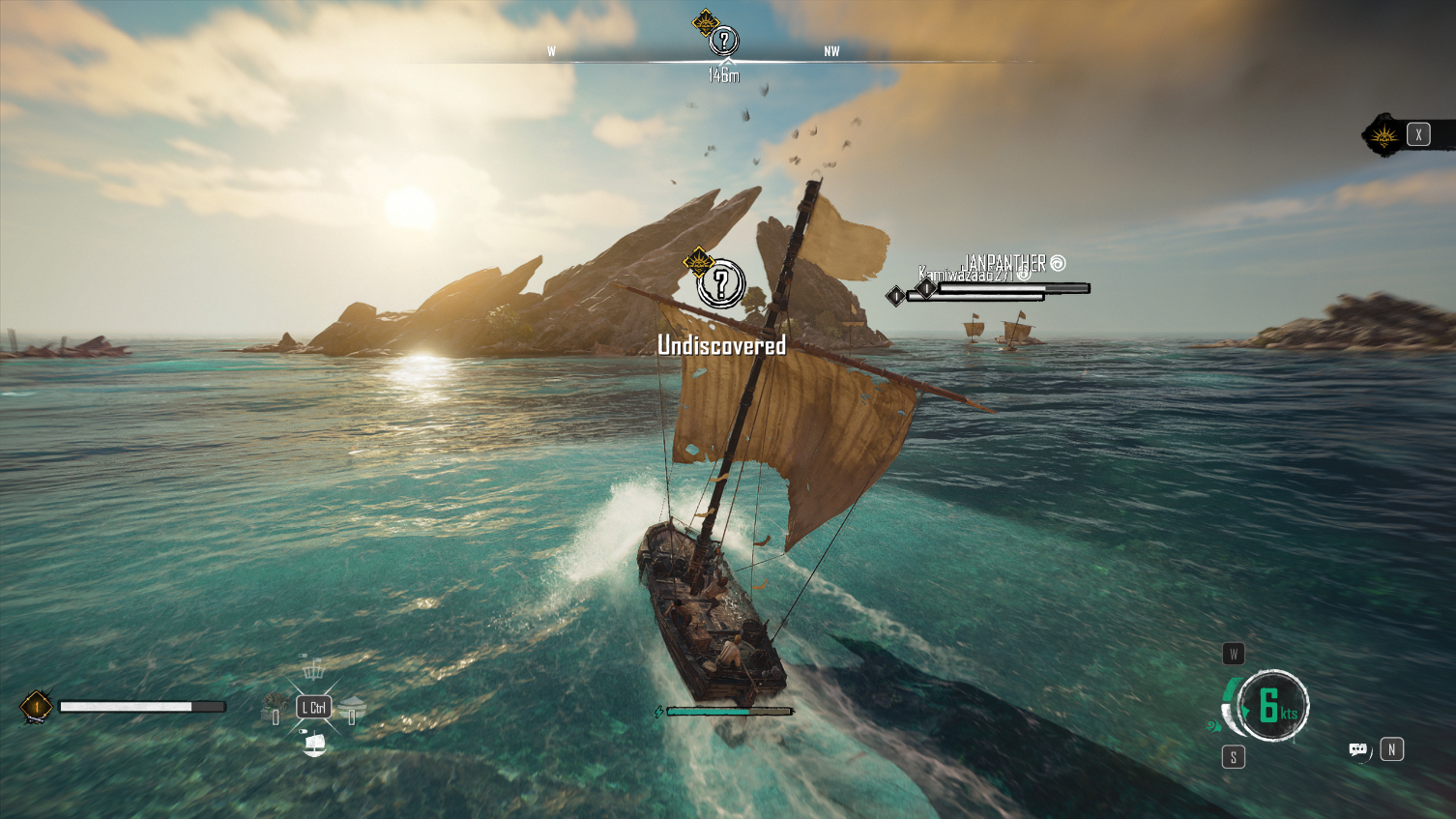Open the quest tracker sun emblem icon
This screenshot has width=1456, height=819.
click(x=1384, y=135)
